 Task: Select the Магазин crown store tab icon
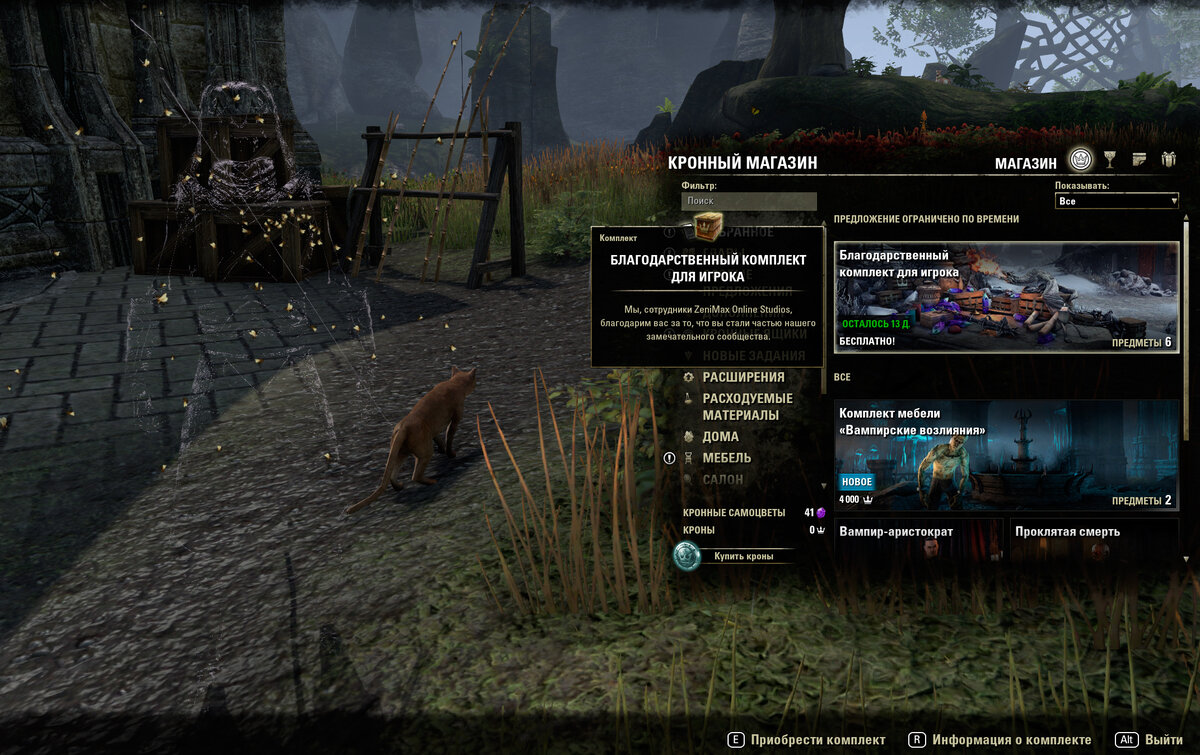pos(1080,160)
